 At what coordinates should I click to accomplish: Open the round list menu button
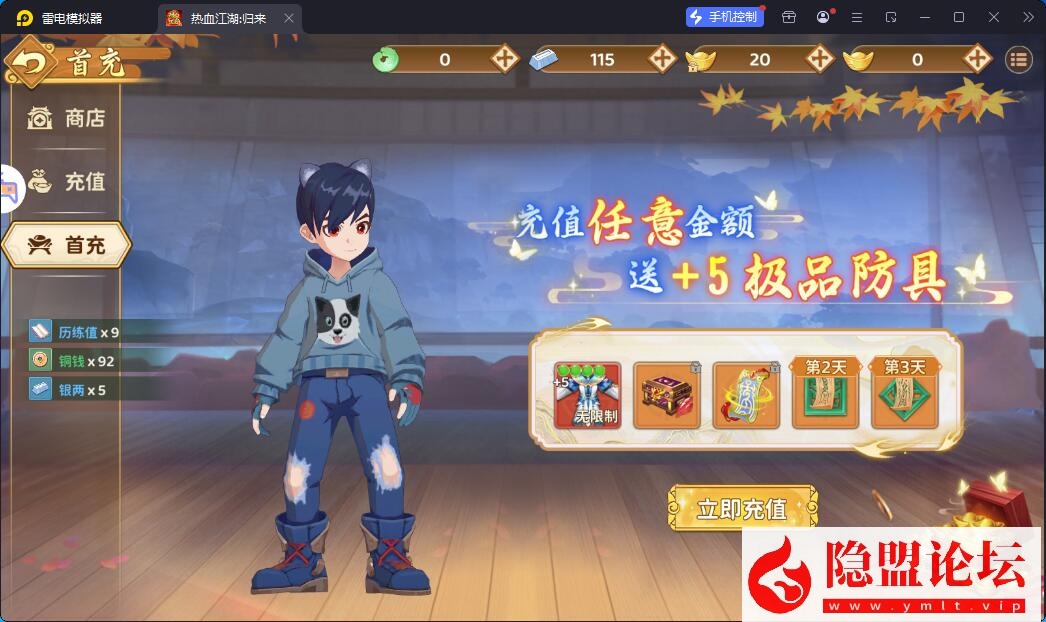click(1018, 59)
